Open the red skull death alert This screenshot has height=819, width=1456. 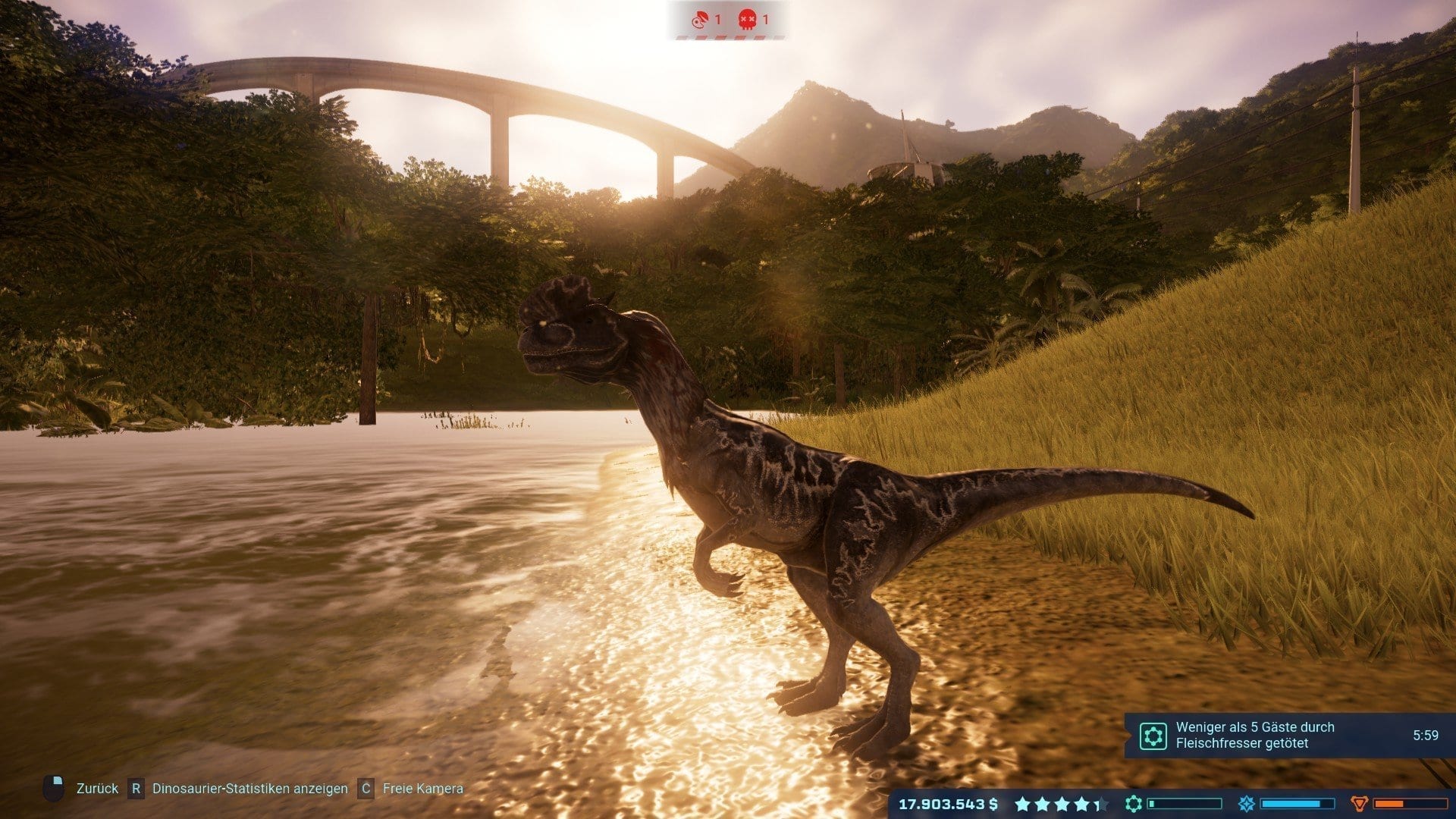pos(748,19)
